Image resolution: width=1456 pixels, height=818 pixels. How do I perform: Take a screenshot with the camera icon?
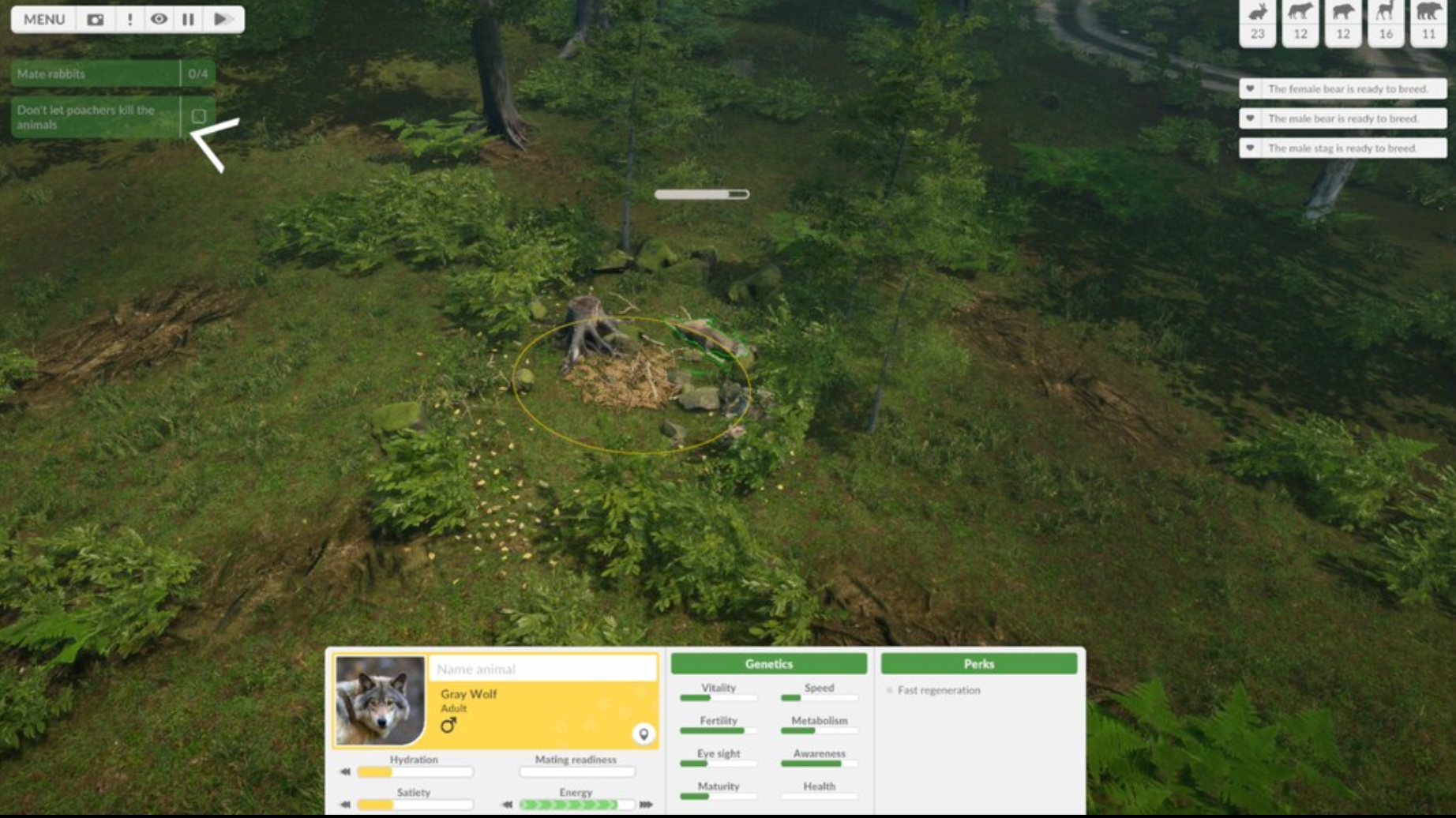(x=96, y=20)
